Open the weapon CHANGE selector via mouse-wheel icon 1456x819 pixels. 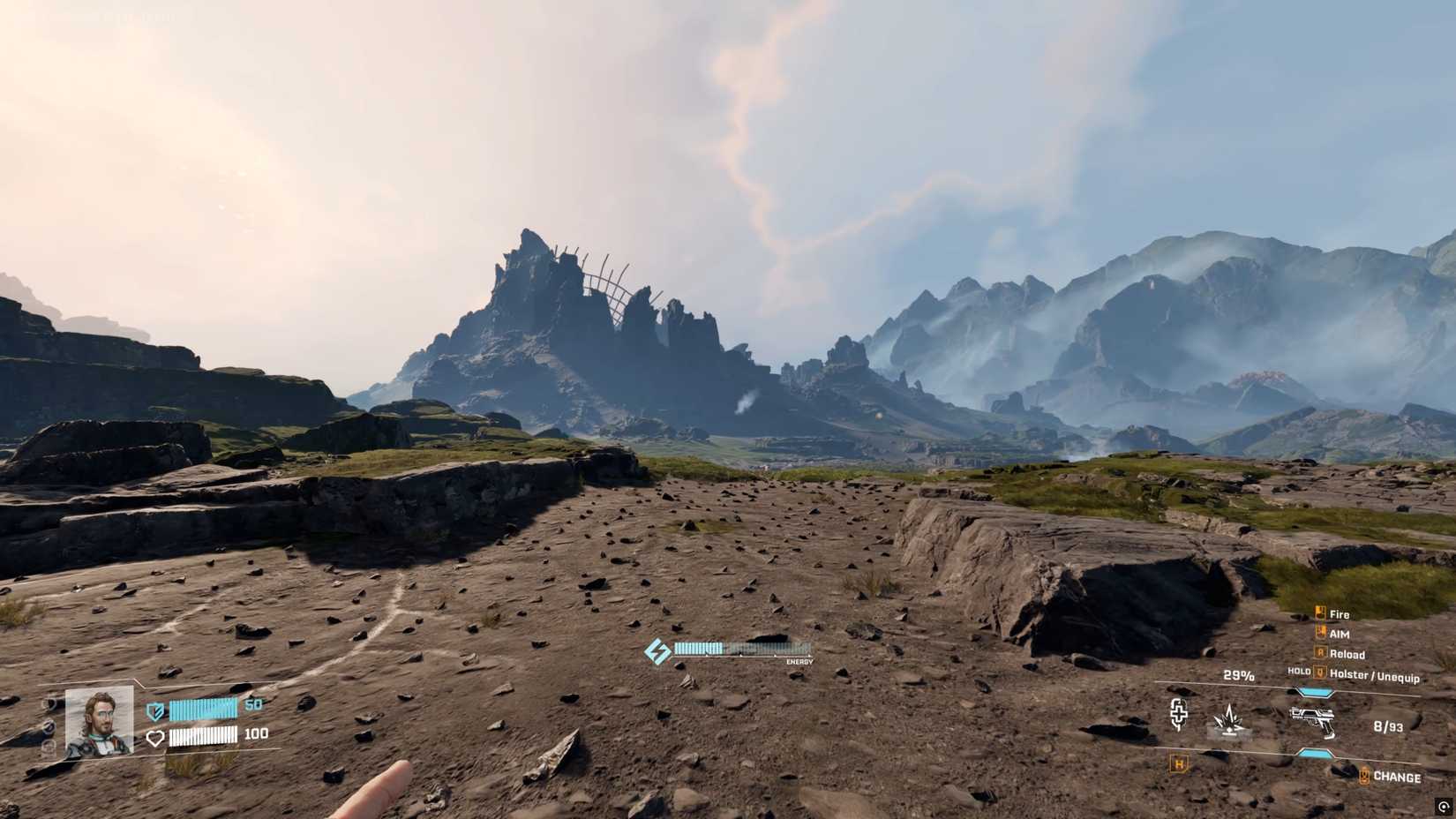(x=1364, y=775)
